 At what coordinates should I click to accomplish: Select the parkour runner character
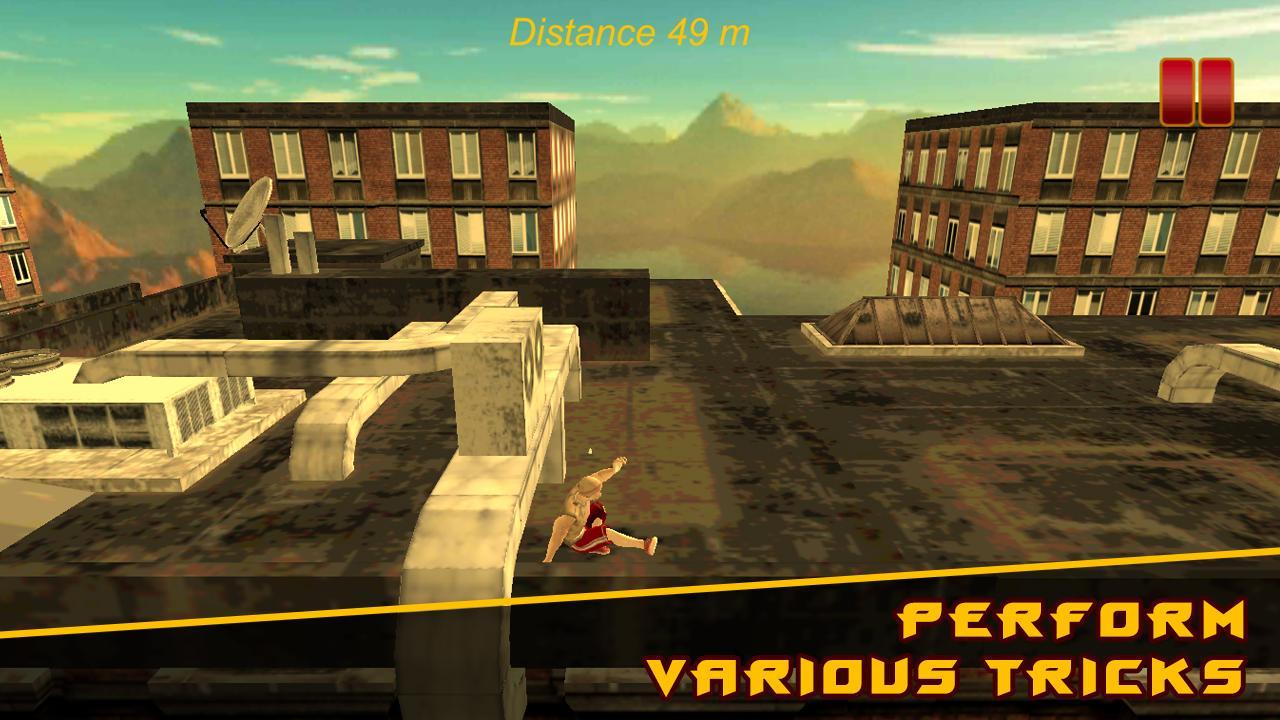point(590,510)
